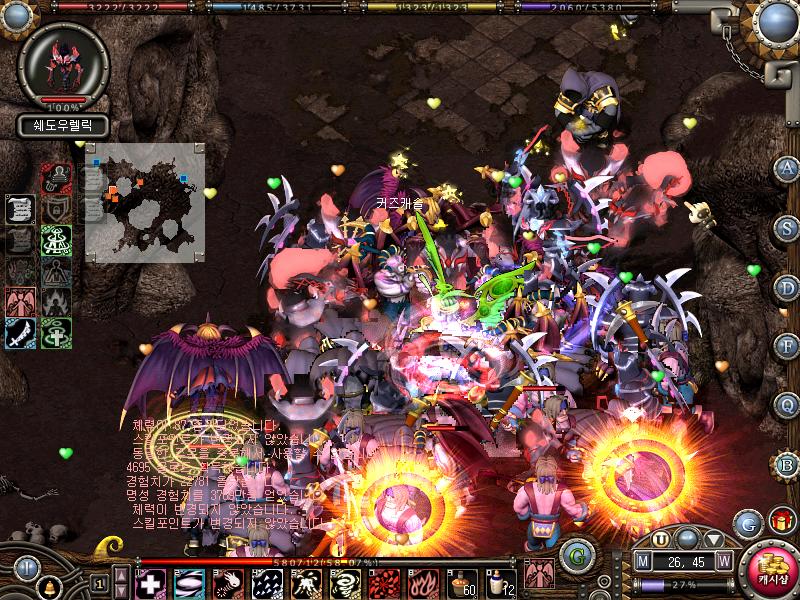Toggle the M button beside the coordinates

[642, 562]
